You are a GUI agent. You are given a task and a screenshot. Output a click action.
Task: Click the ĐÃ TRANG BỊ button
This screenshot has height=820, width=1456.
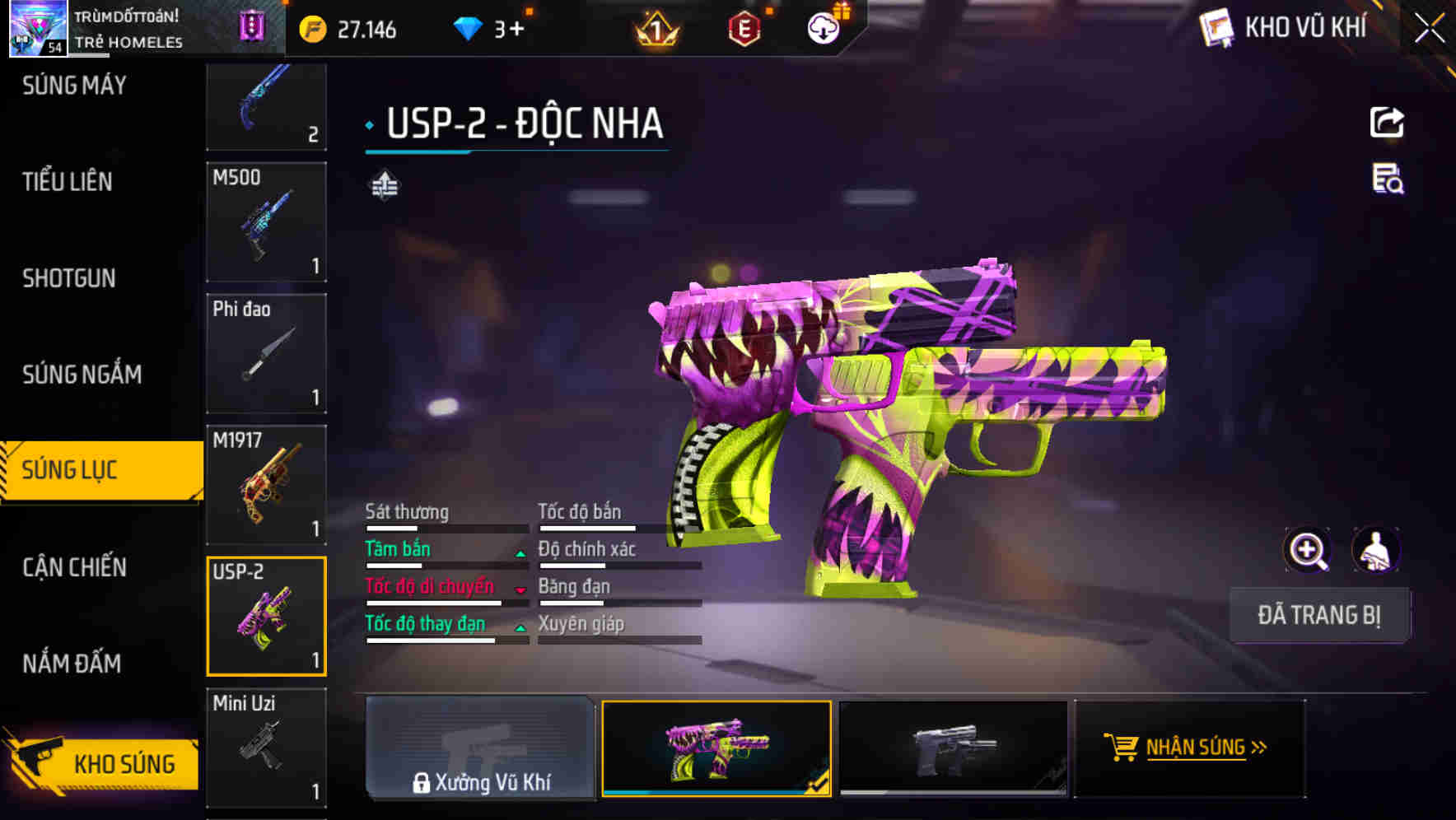[1318, 615]
